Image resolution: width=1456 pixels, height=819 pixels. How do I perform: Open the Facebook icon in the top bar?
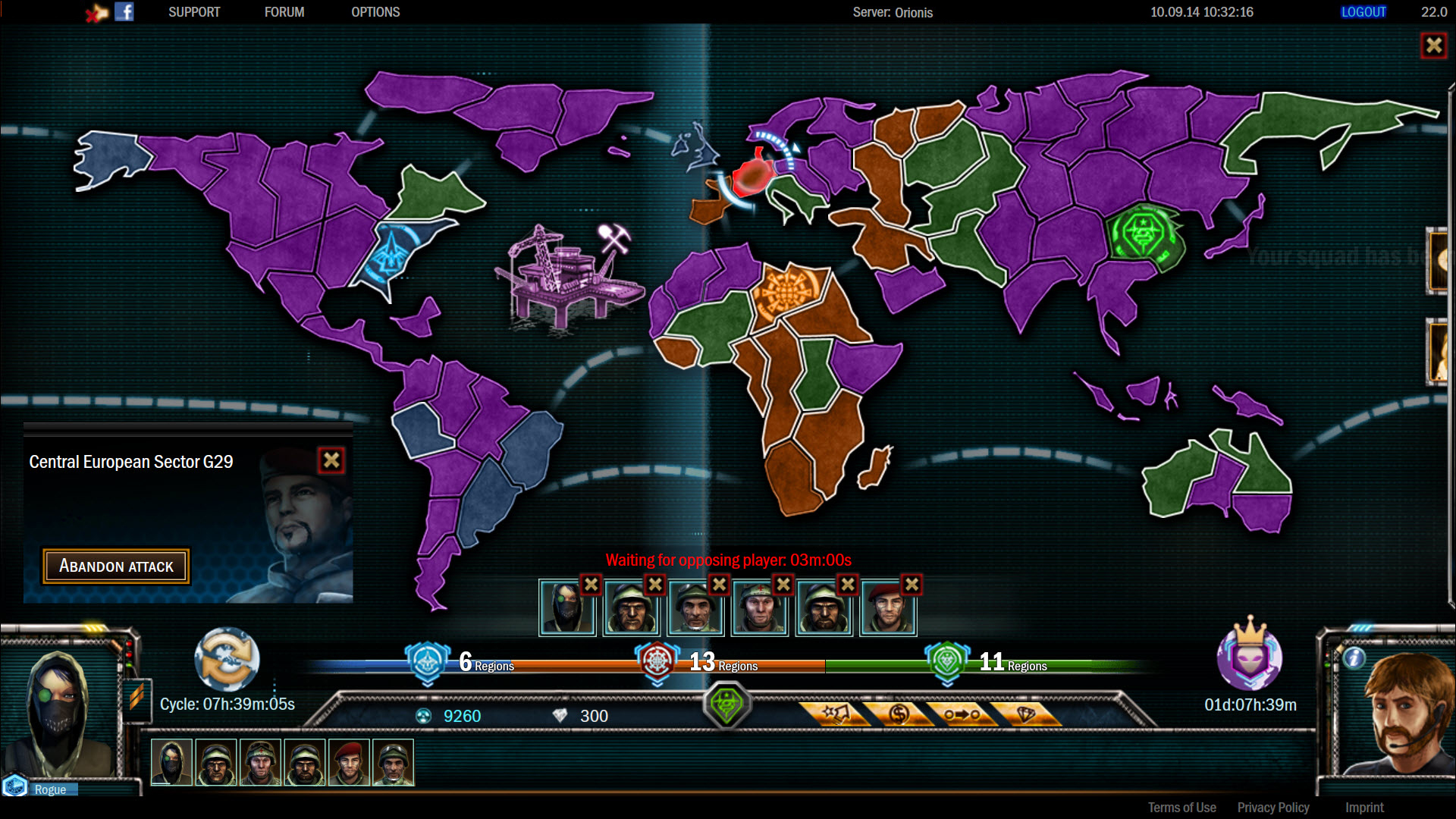[124, 11]
